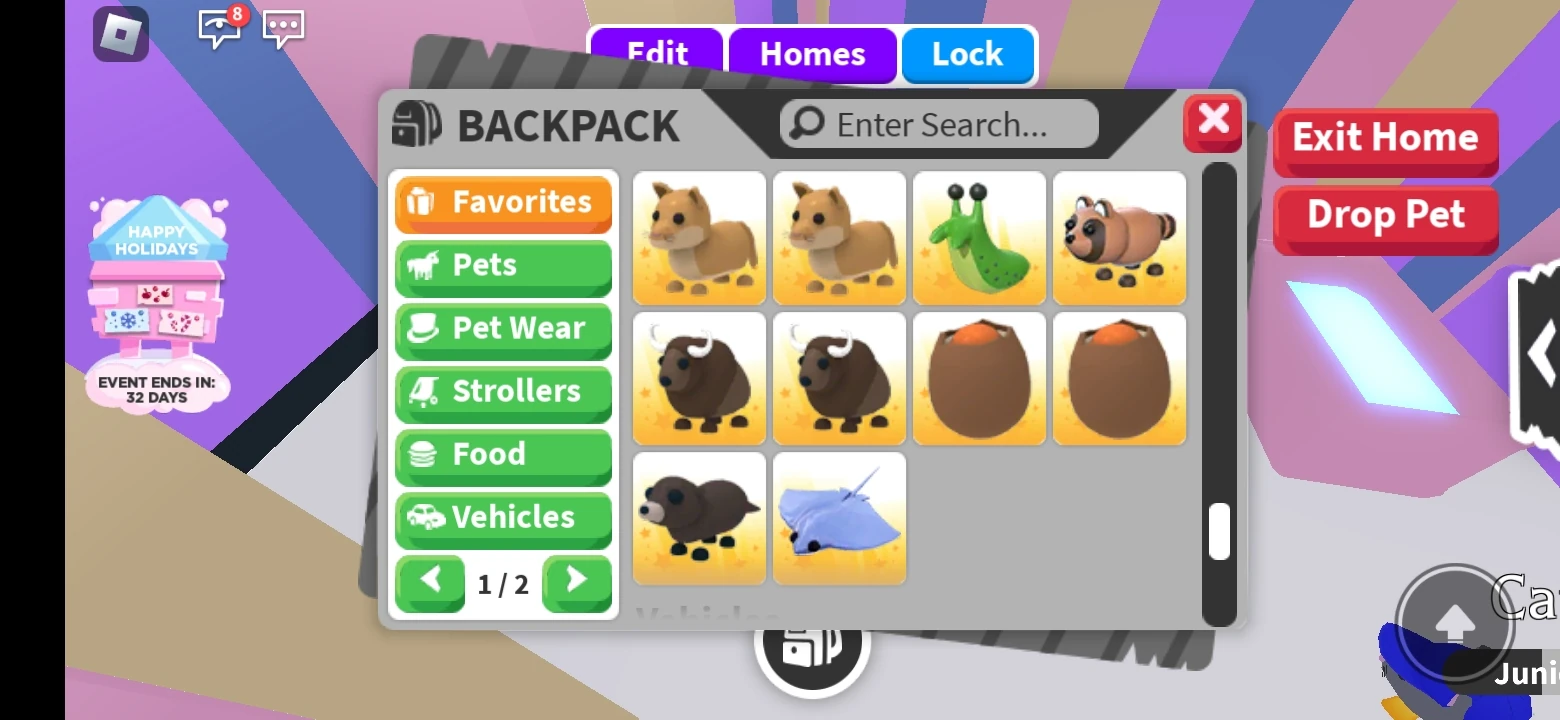1560x720 pixels.
Task: Select the green slug pet
Action: point(979,238)
